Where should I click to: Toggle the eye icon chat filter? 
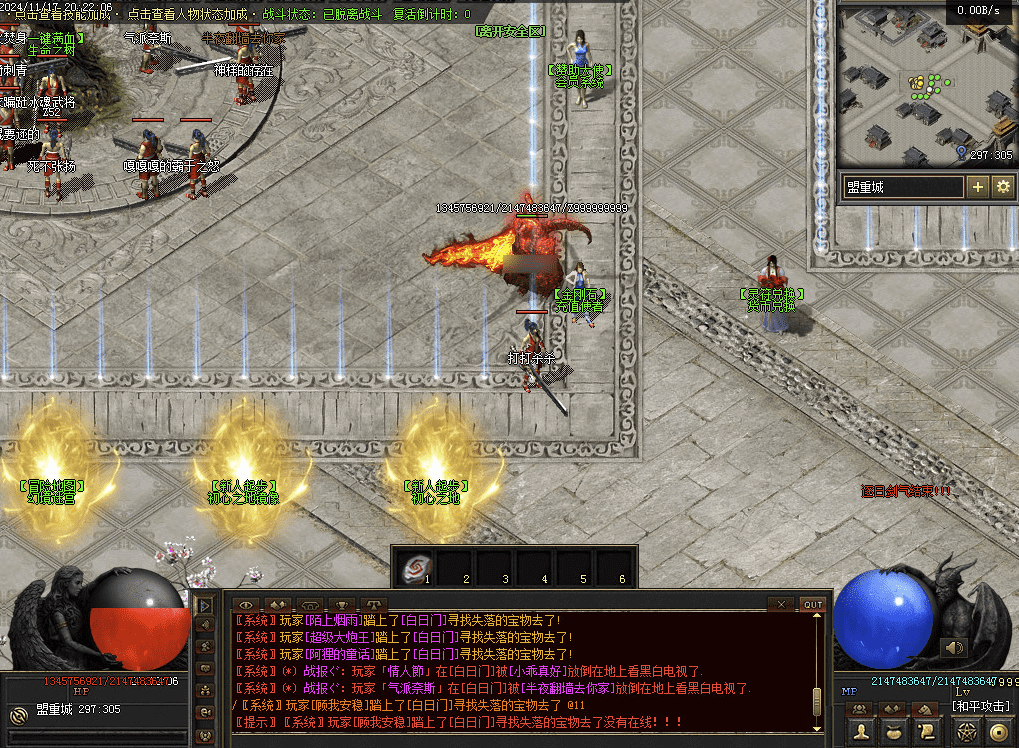(x=246, y=604)
